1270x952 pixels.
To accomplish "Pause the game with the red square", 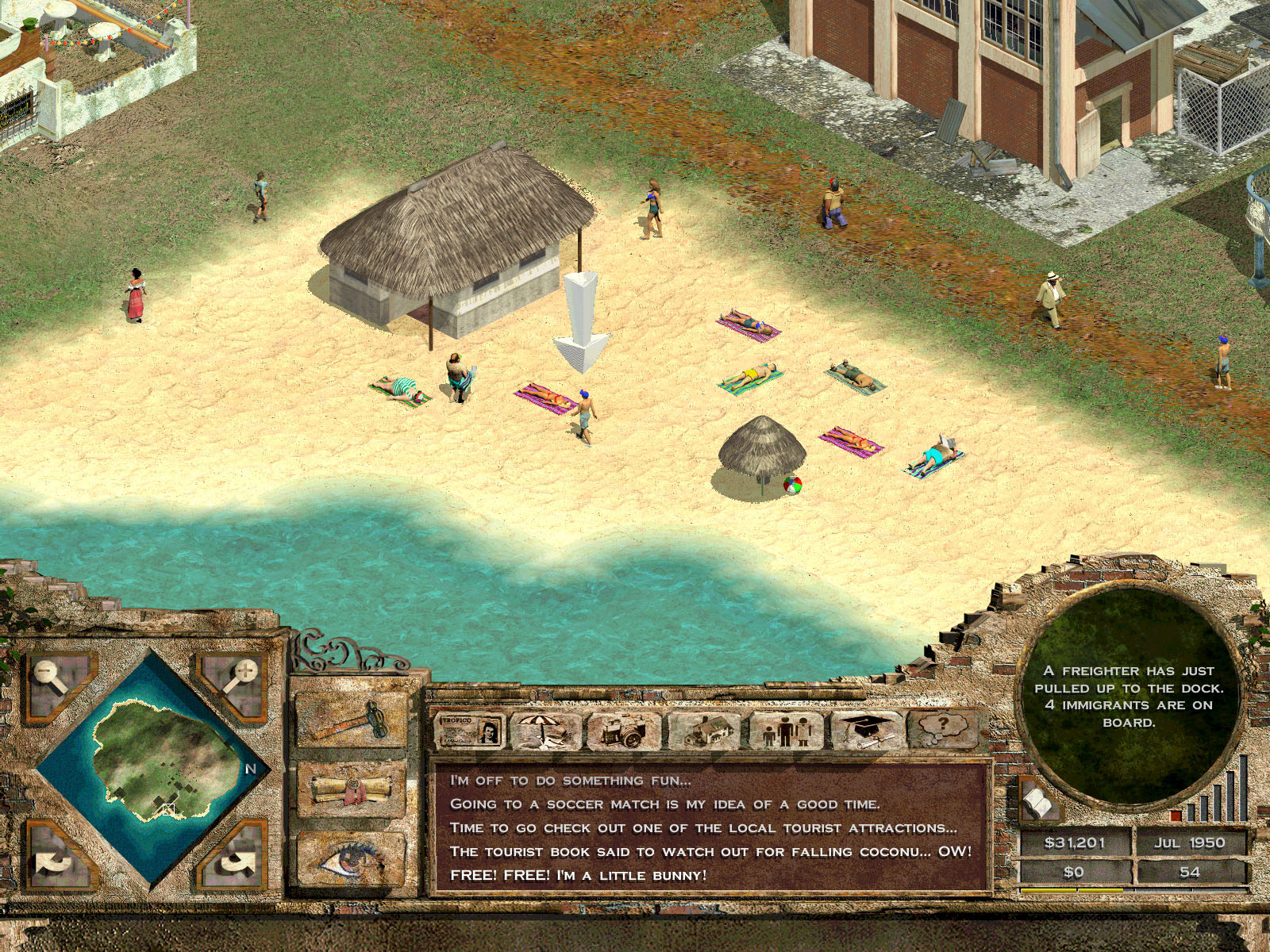I will click(1176, 816).
